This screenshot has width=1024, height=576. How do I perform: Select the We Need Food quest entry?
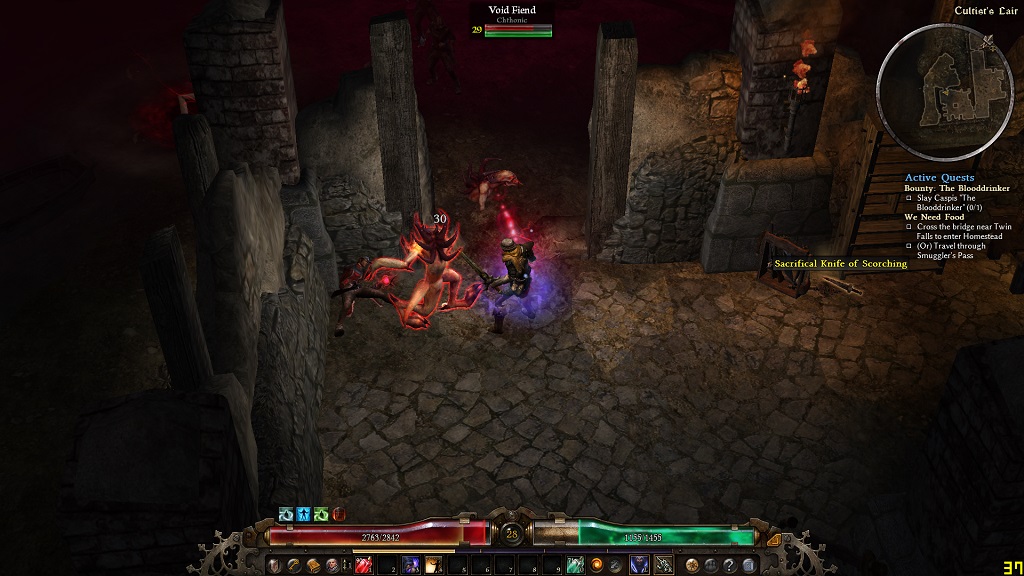tap(933, 216)
